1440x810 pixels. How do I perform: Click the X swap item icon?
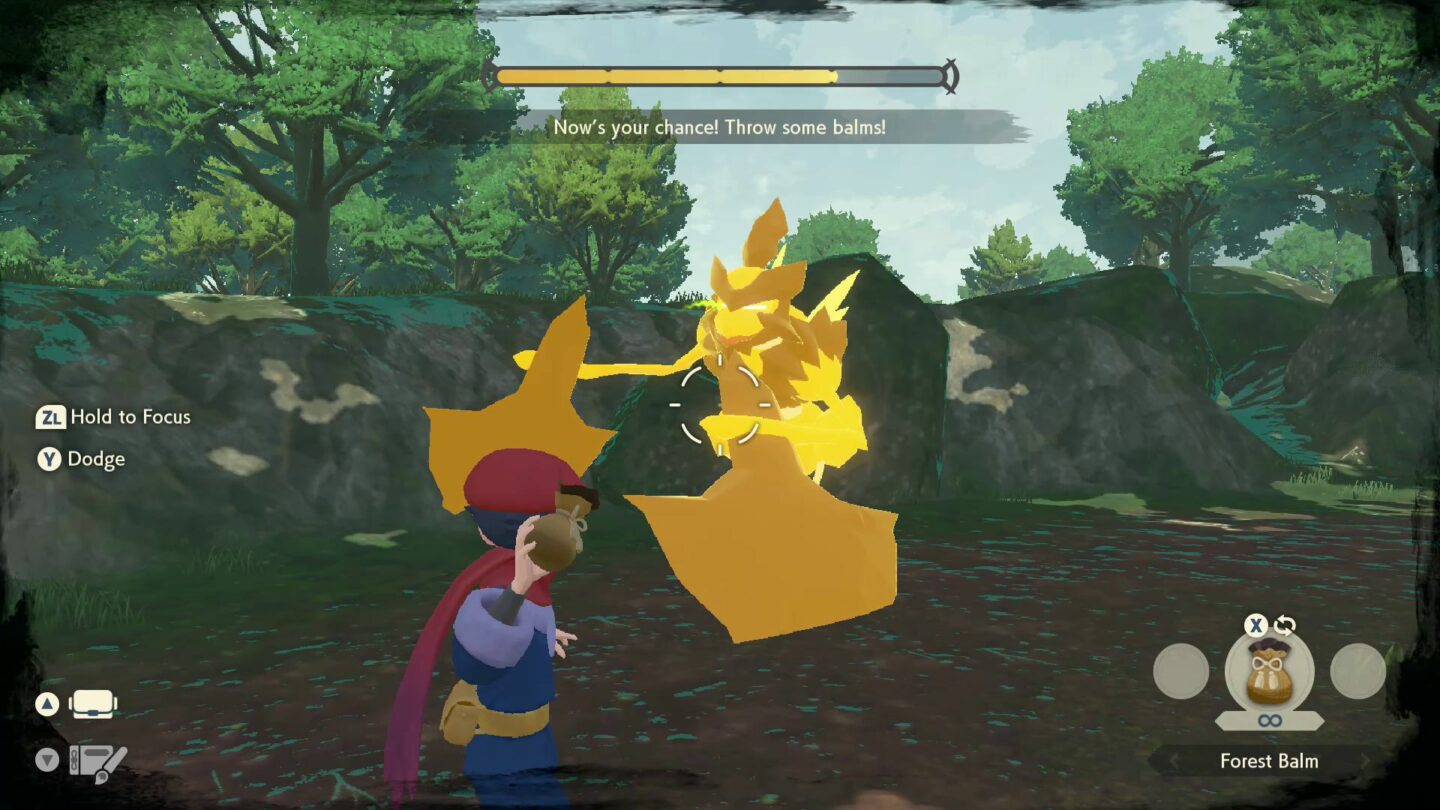[x=1254, y=626]
